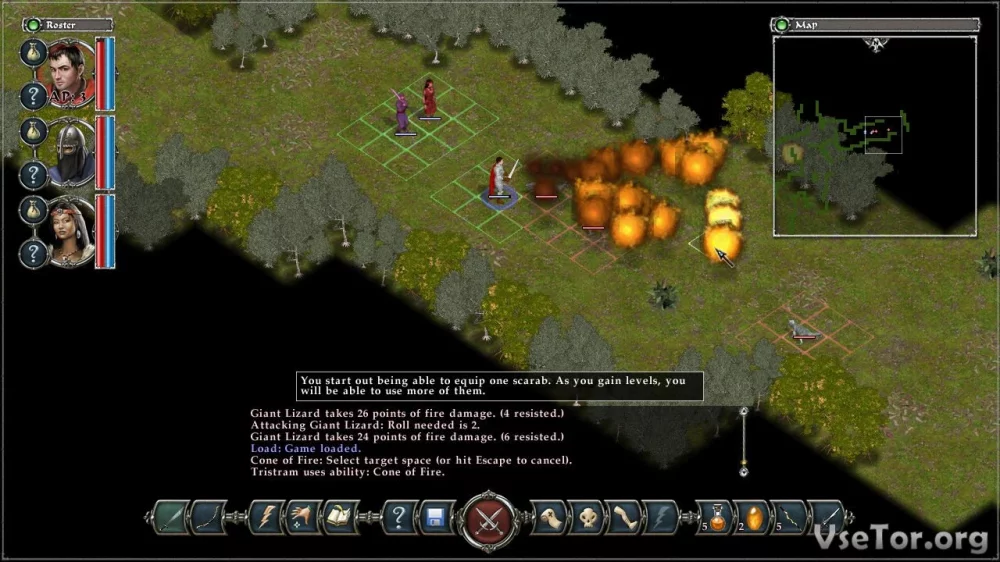Click the crossed swords combat button
Image resolution: width=1000 pixels, height=562 pixels.
pyautogui.click(x=489, y=518)
